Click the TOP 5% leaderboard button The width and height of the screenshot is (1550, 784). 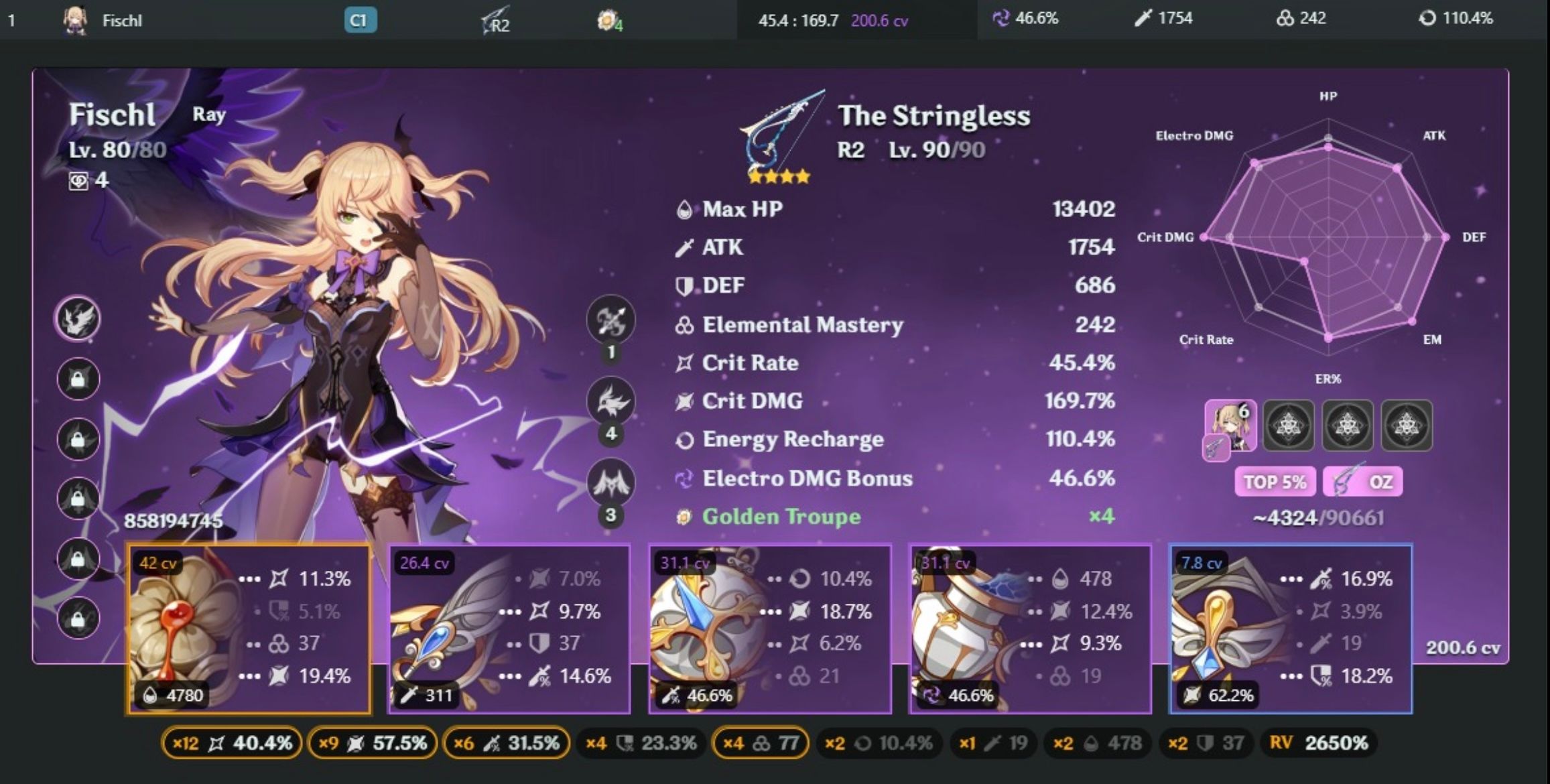tap(1274, 481)
